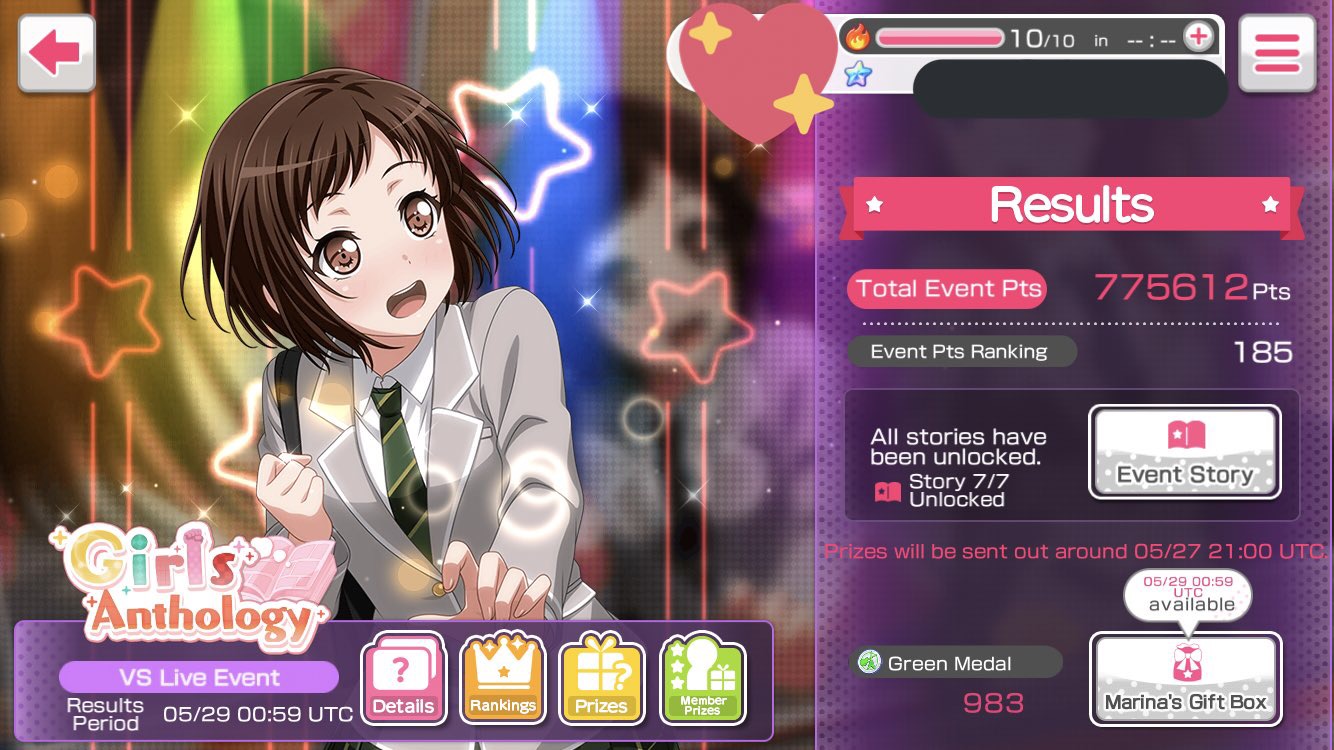View the event Rankings
The image size is (1334, 750).
502,679
